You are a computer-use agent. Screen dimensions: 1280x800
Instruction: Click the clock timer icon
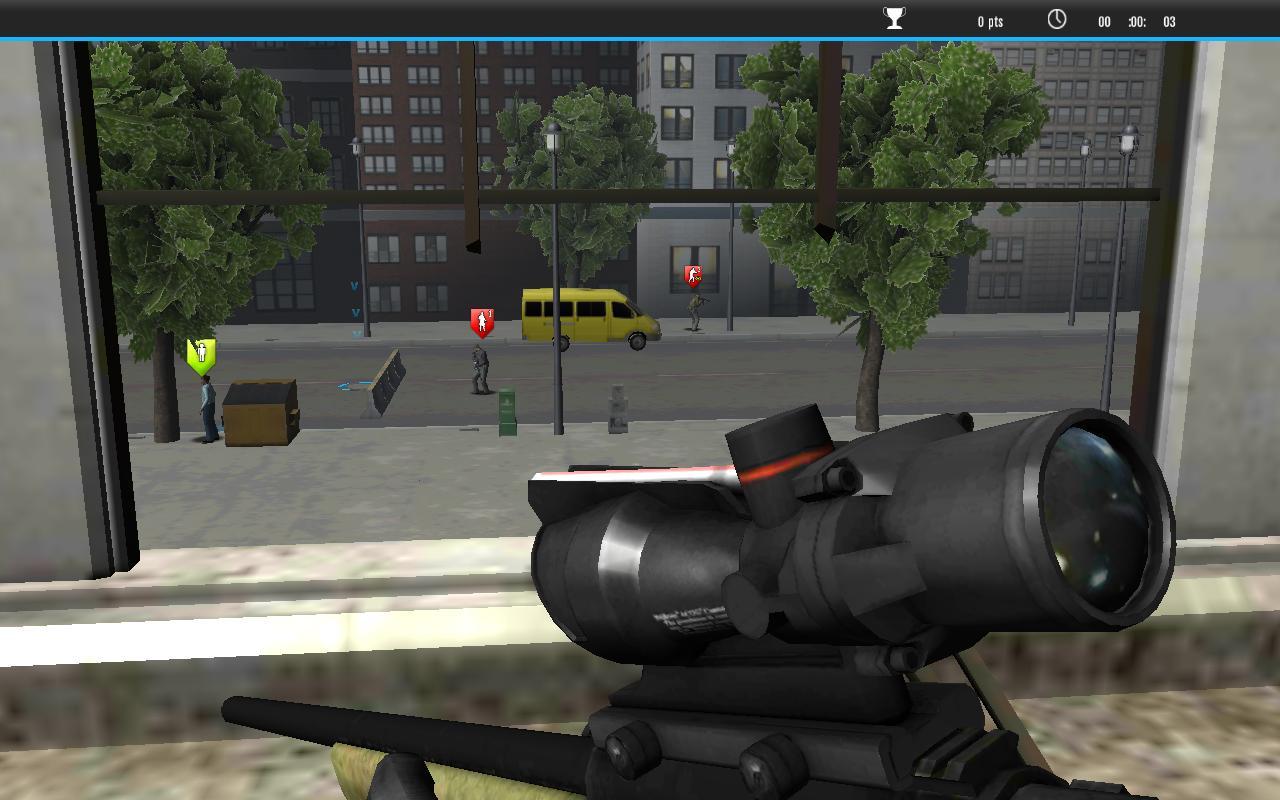[1057, 18]
